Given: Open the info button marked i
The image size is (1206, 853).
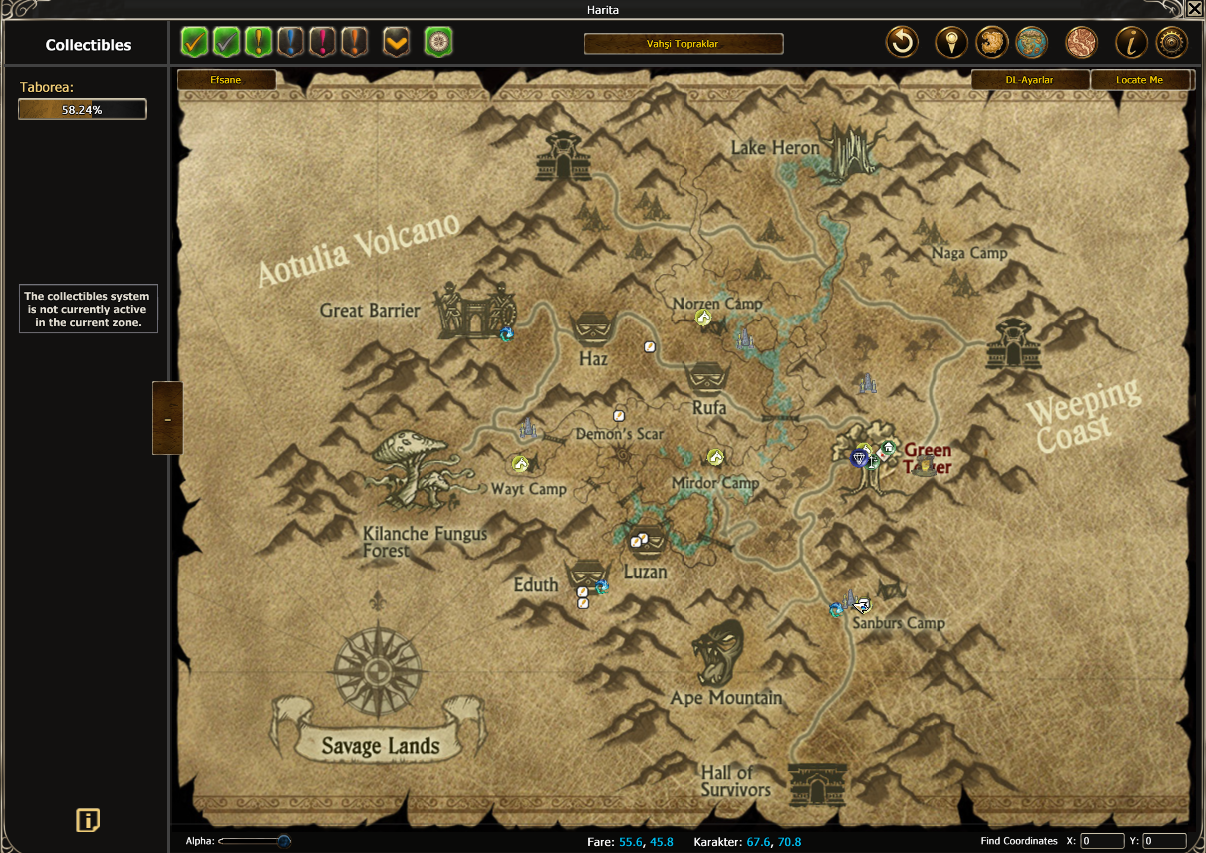Looking at the screenshot, I should 1131,43.
